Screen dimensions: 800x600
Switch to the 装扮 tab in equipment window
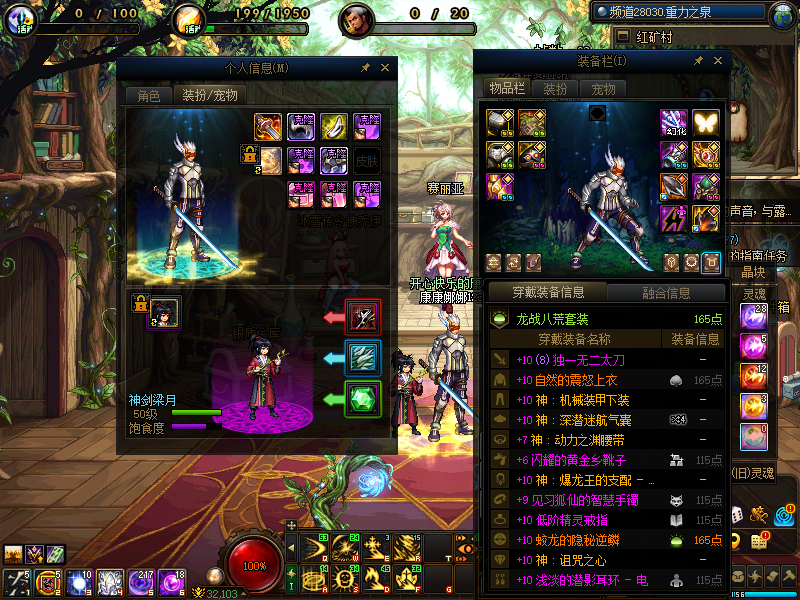click(556, 89)
